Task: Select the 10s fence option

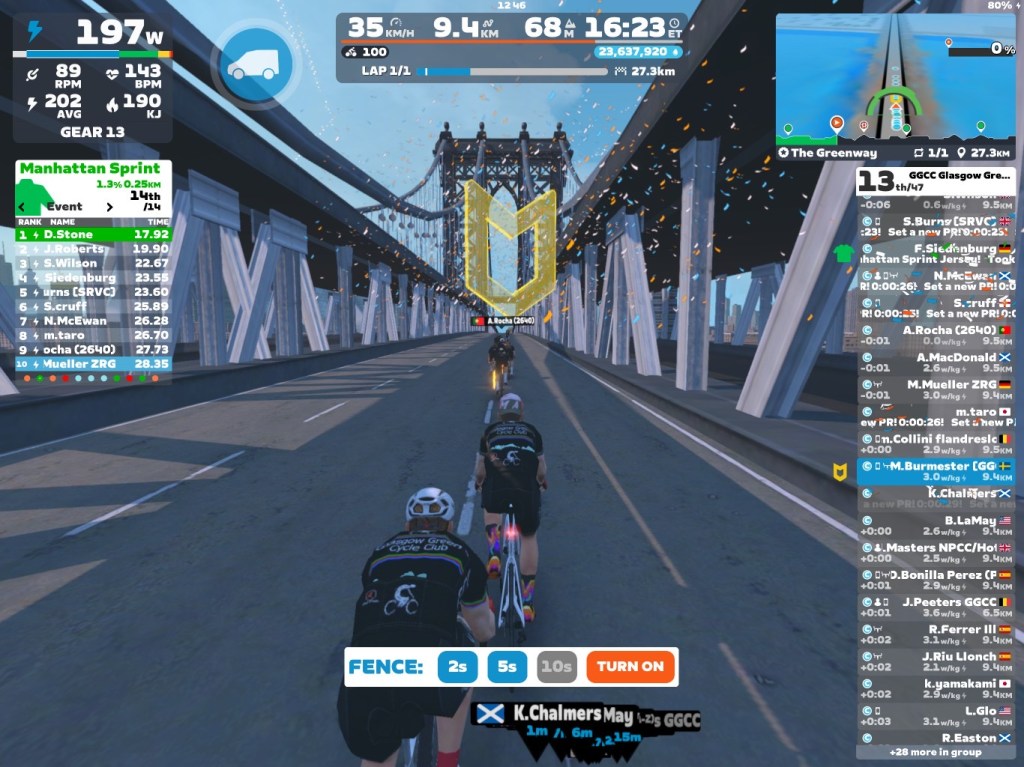Action: click(x=556, y=666)
